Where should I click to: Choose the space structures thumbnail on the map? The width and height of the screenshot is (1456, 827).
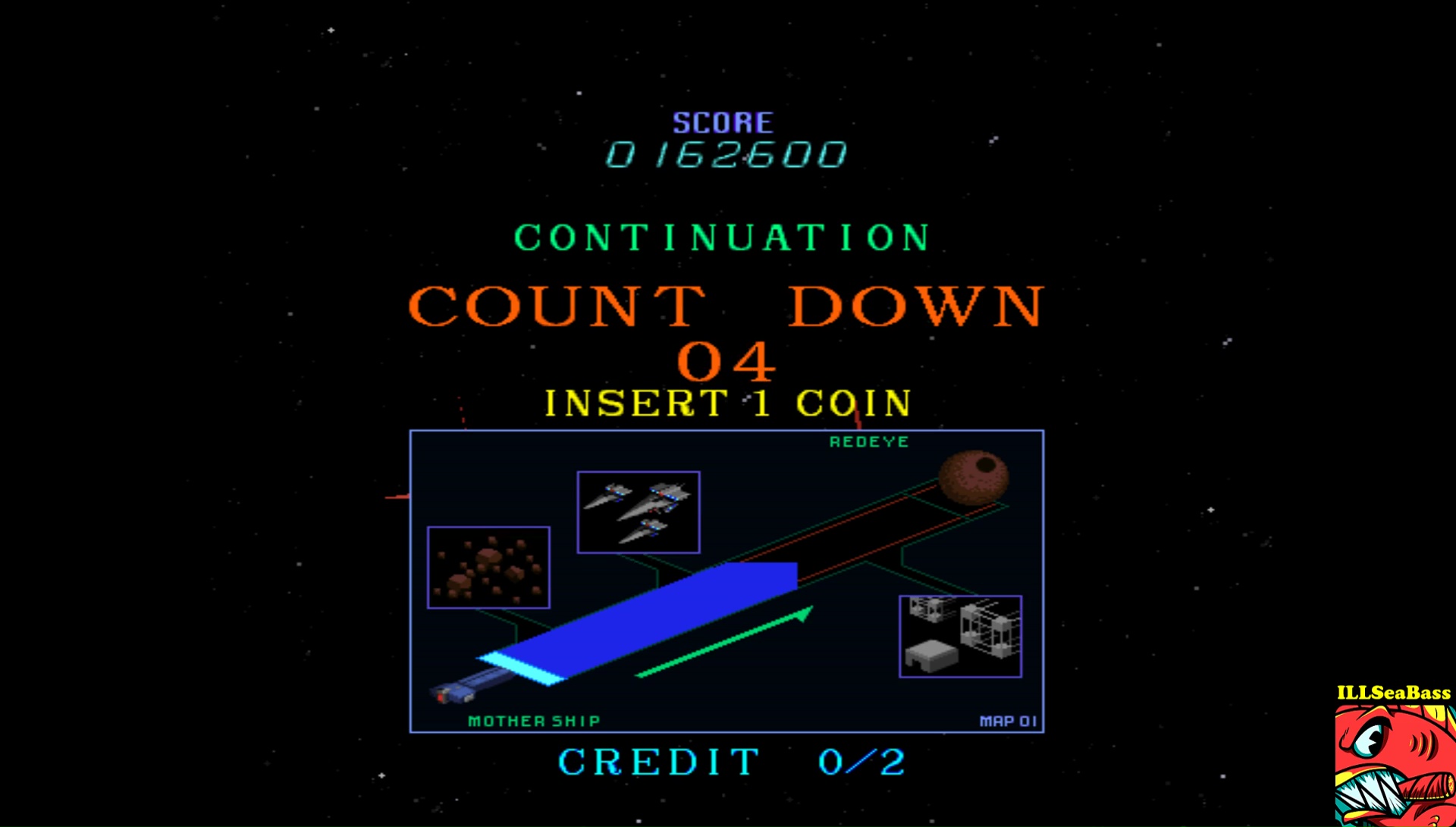(960, 636)
